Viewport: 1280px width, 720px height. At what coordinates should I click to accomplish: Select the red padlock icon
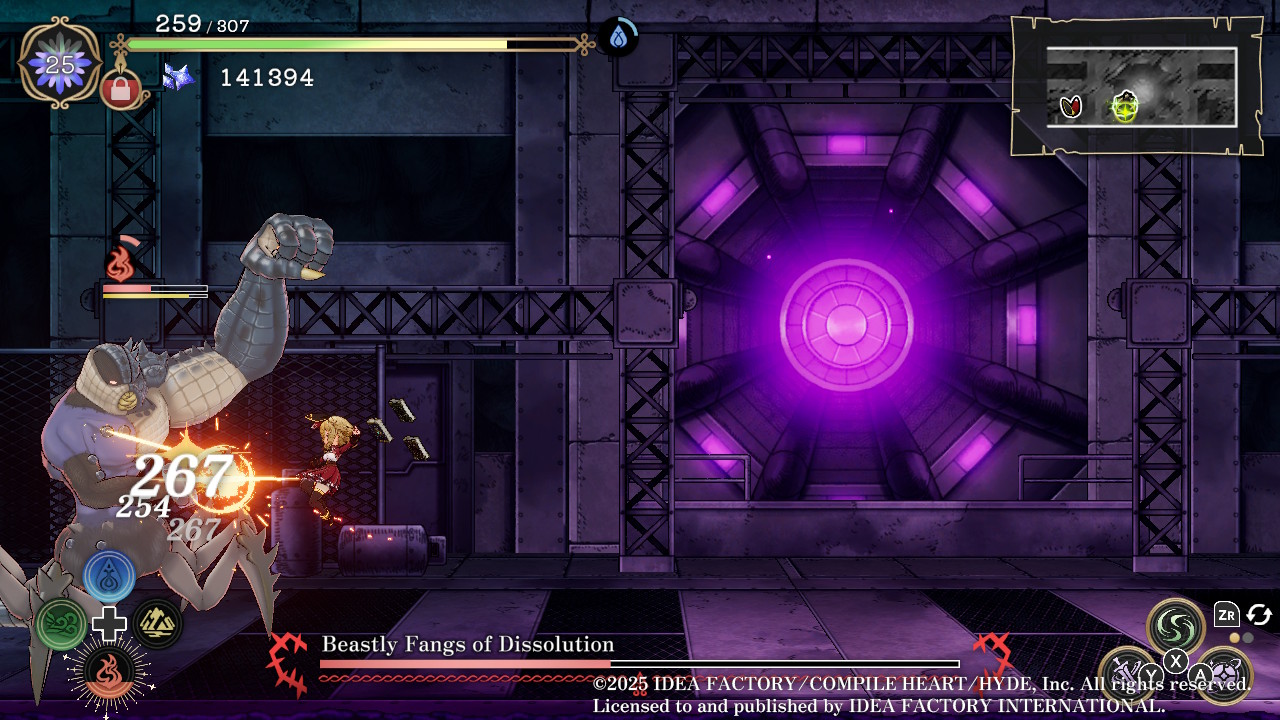(121, 91)
